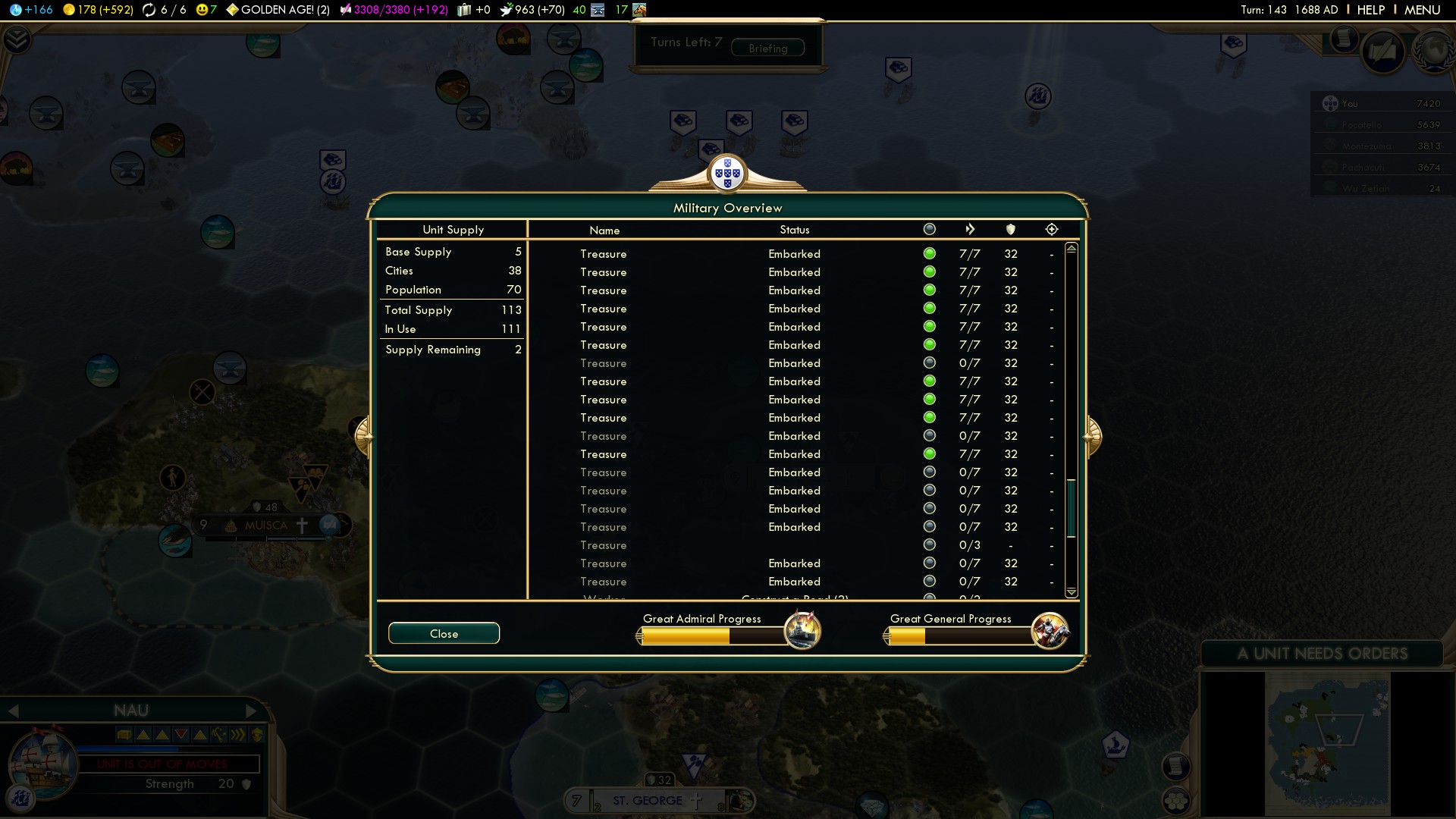
Task: Sort unit list by Status column
Action: coord(794,230)
